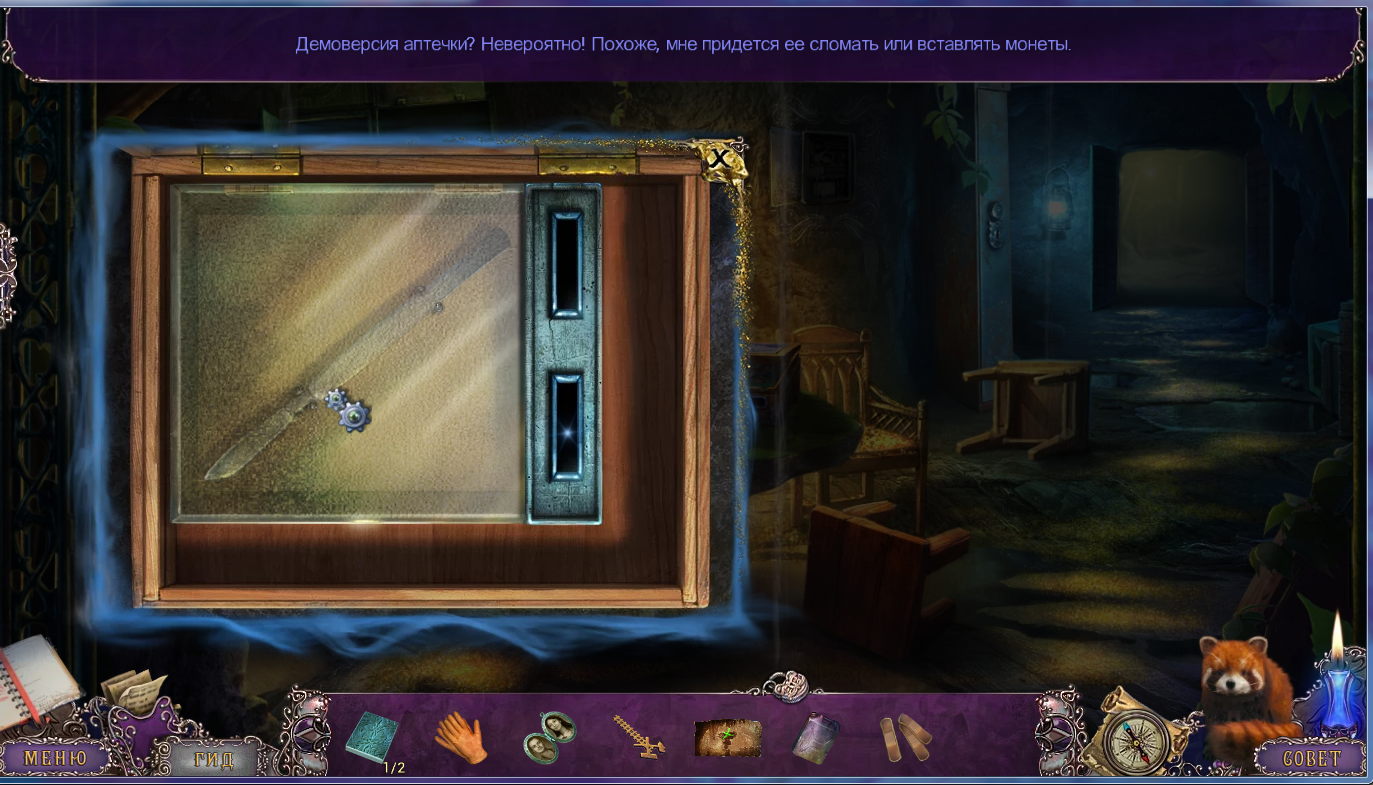Image resolution: width=1373 pixels, height=785 pixels.
Task: Close the first-aid cabinet popup
Action: (x=718, y=158)
